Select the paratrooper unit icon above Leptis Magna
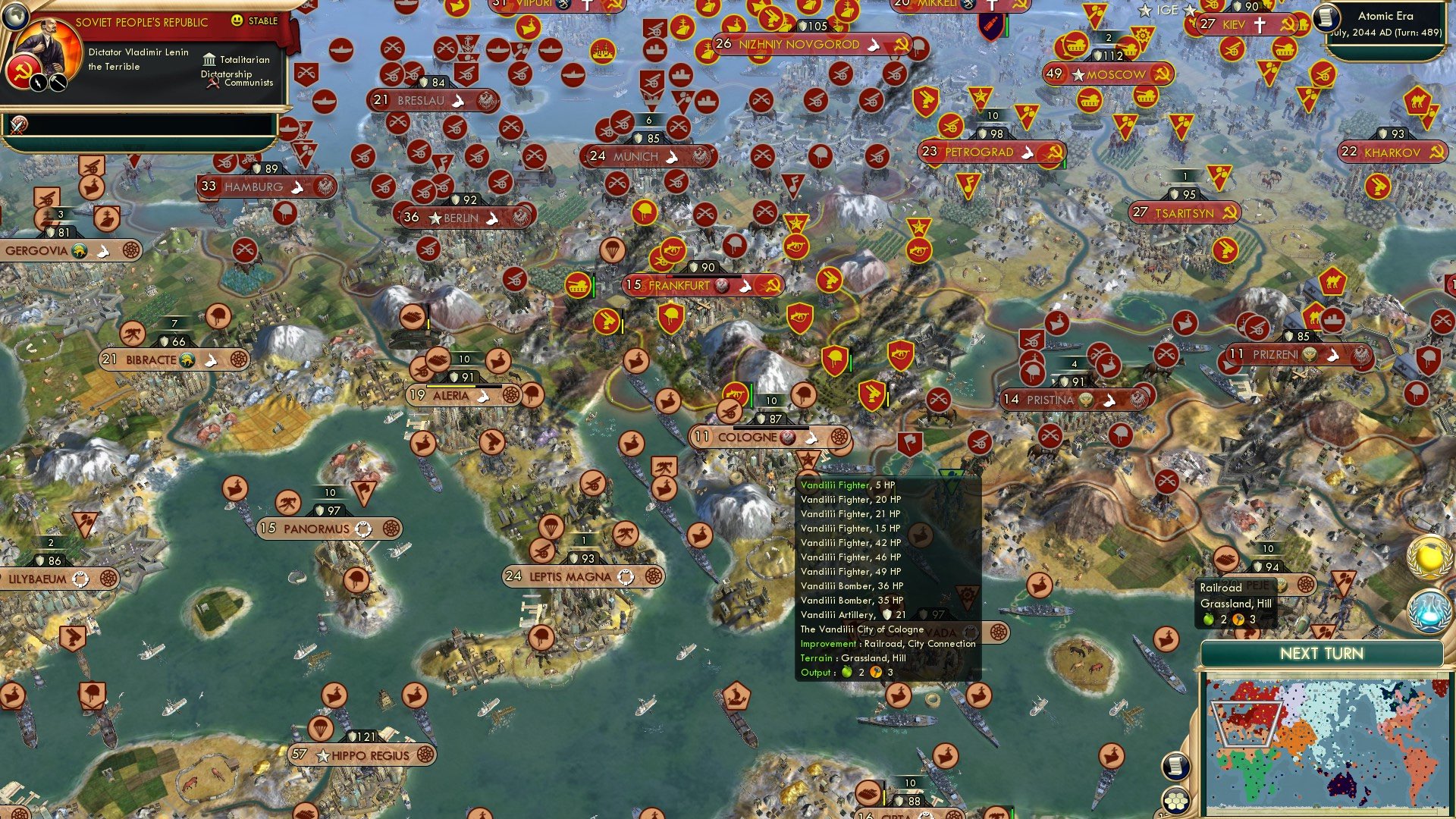Screen dimensions: 1456x819 pyautogui.click(x=551, y=528)
